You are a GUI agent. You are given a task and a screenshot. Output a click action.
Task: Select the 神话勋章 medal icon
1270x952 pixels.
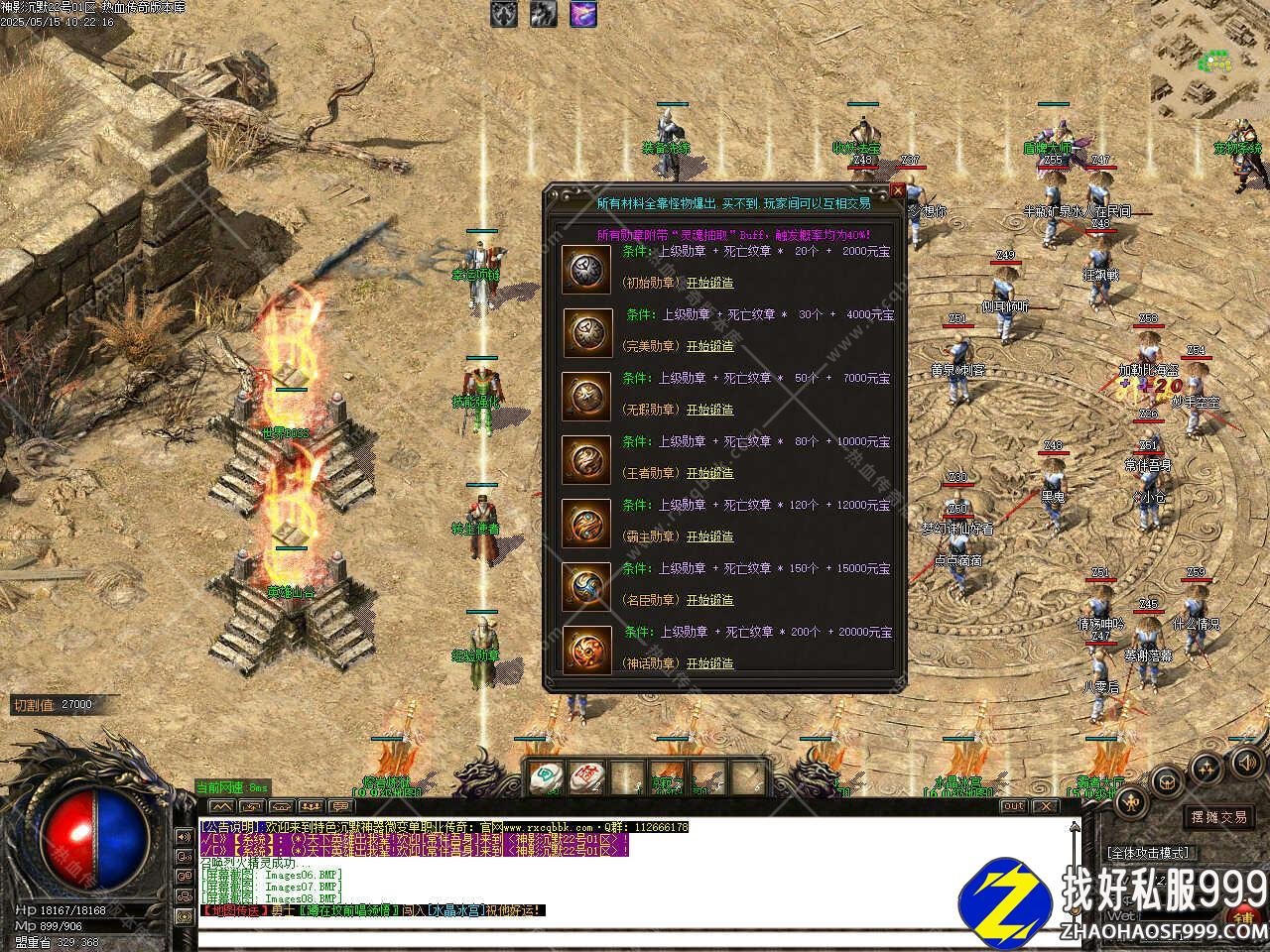tap(586, 651)
